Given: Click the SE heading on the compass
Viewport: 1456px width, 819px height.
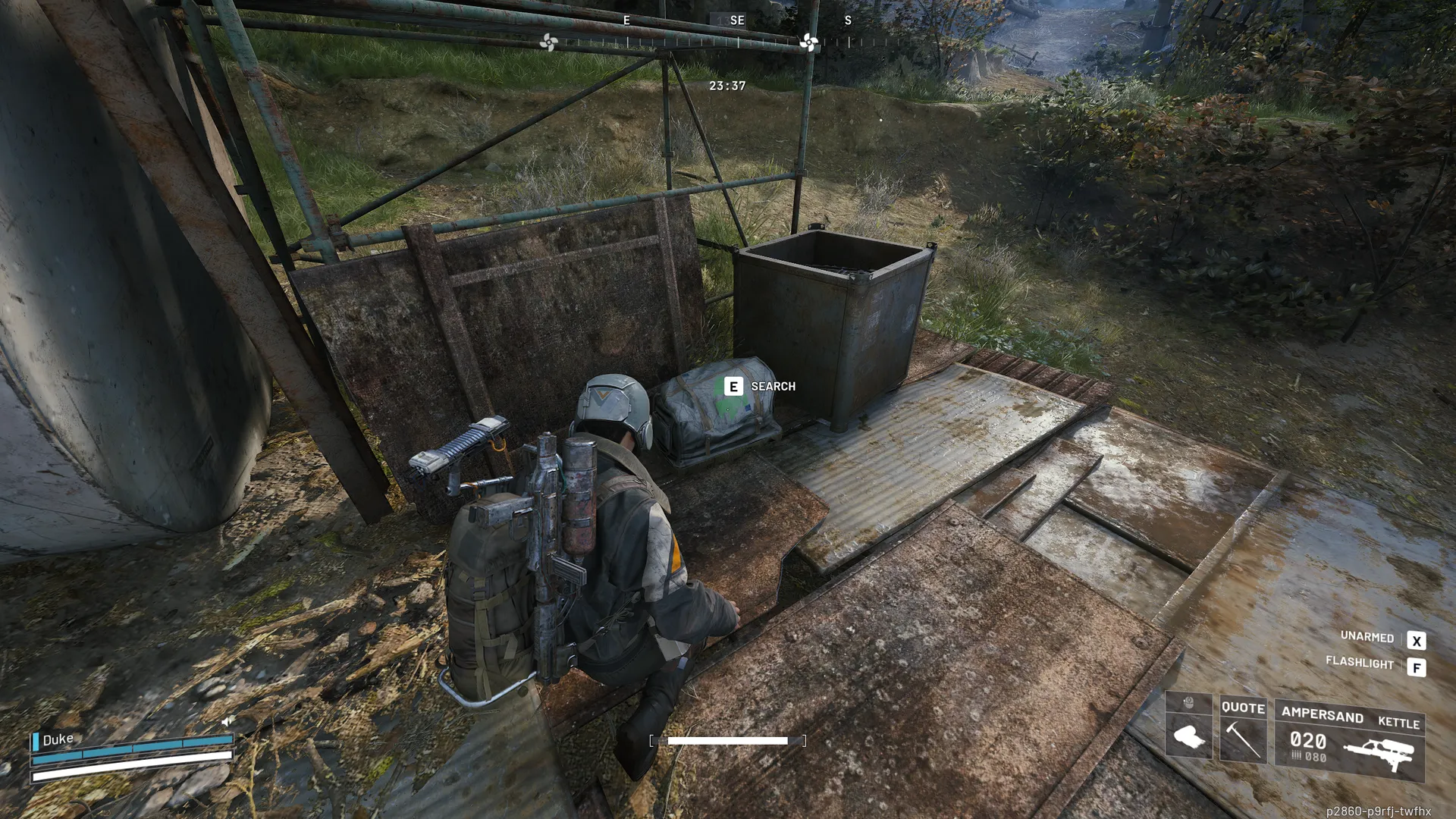Looking at the screenshot, I should 737,20.
